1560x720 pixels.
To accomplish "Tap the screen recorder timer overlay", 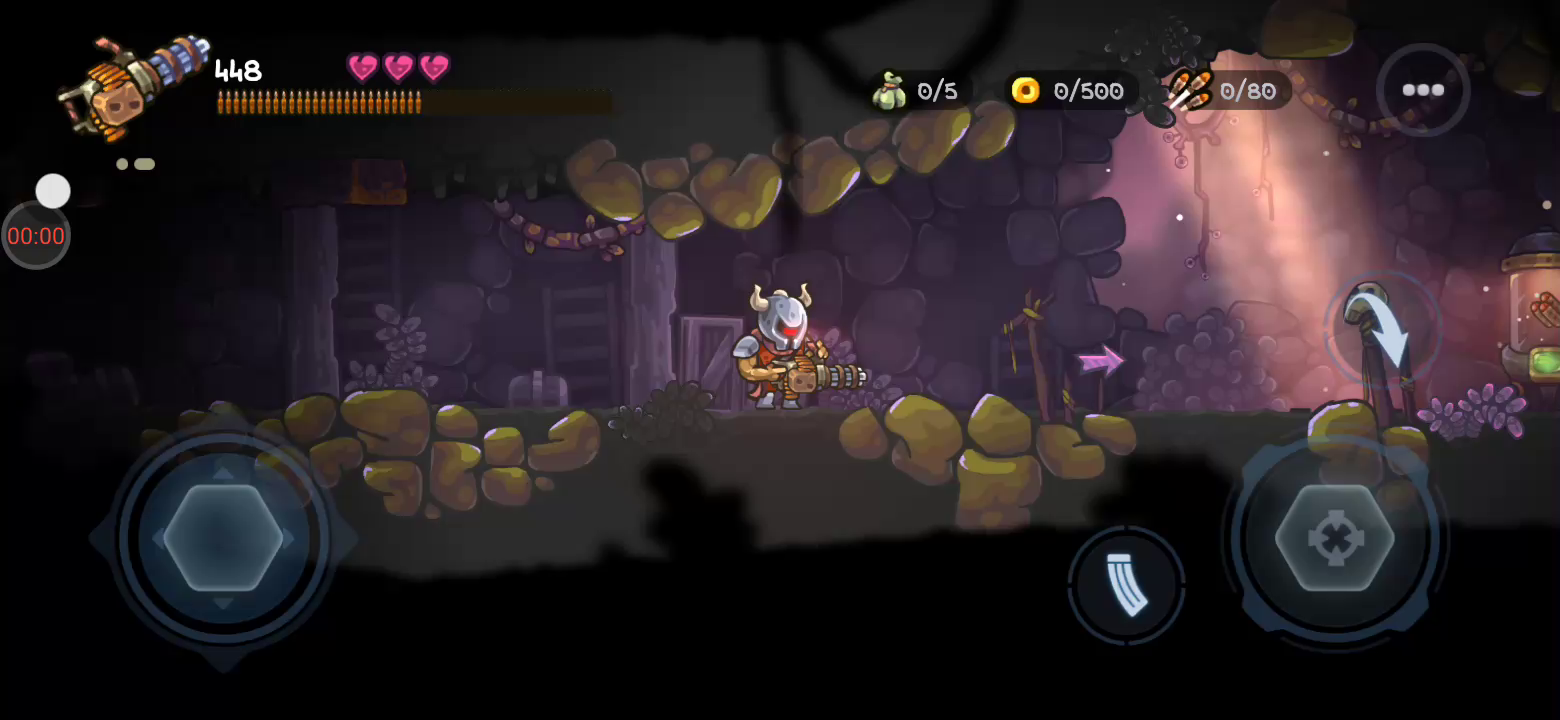I will (x=36, y=236).
